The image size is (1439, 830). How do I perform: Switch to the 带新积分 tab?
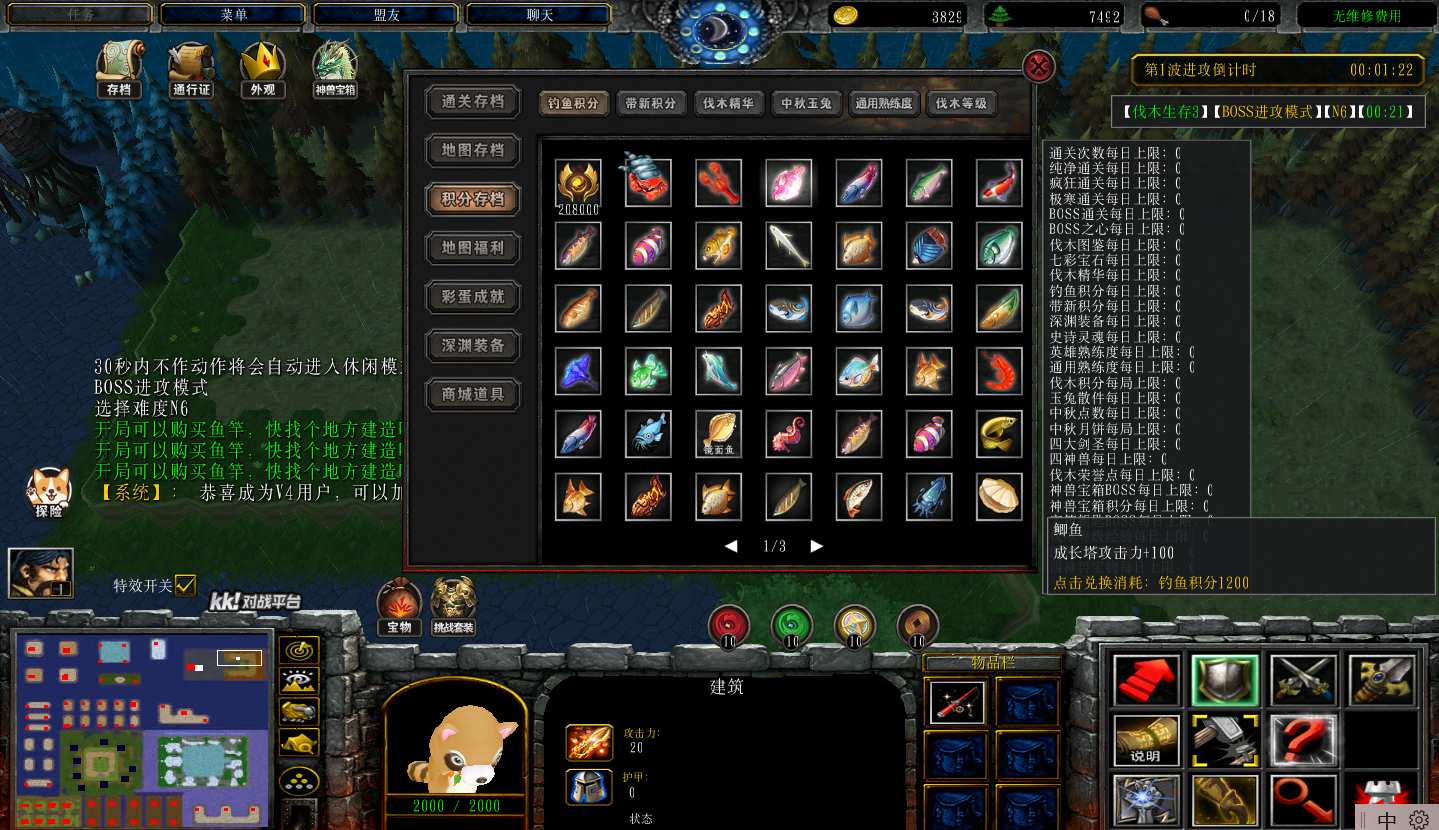click(650, 103)
